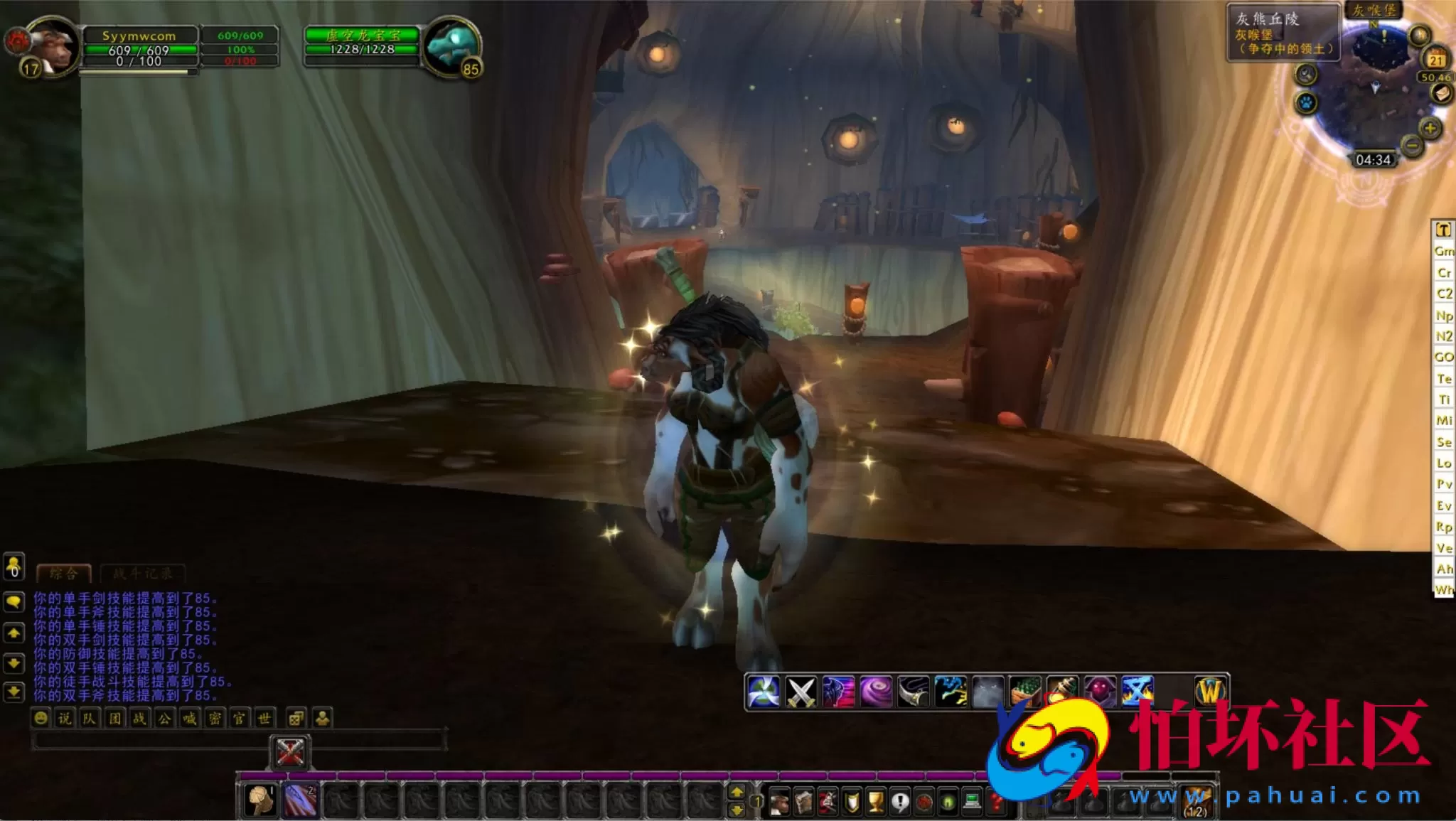The image size is (1456, 821).
Task: Expand the action bar with the up page arrow
Action: click(737, 793)
